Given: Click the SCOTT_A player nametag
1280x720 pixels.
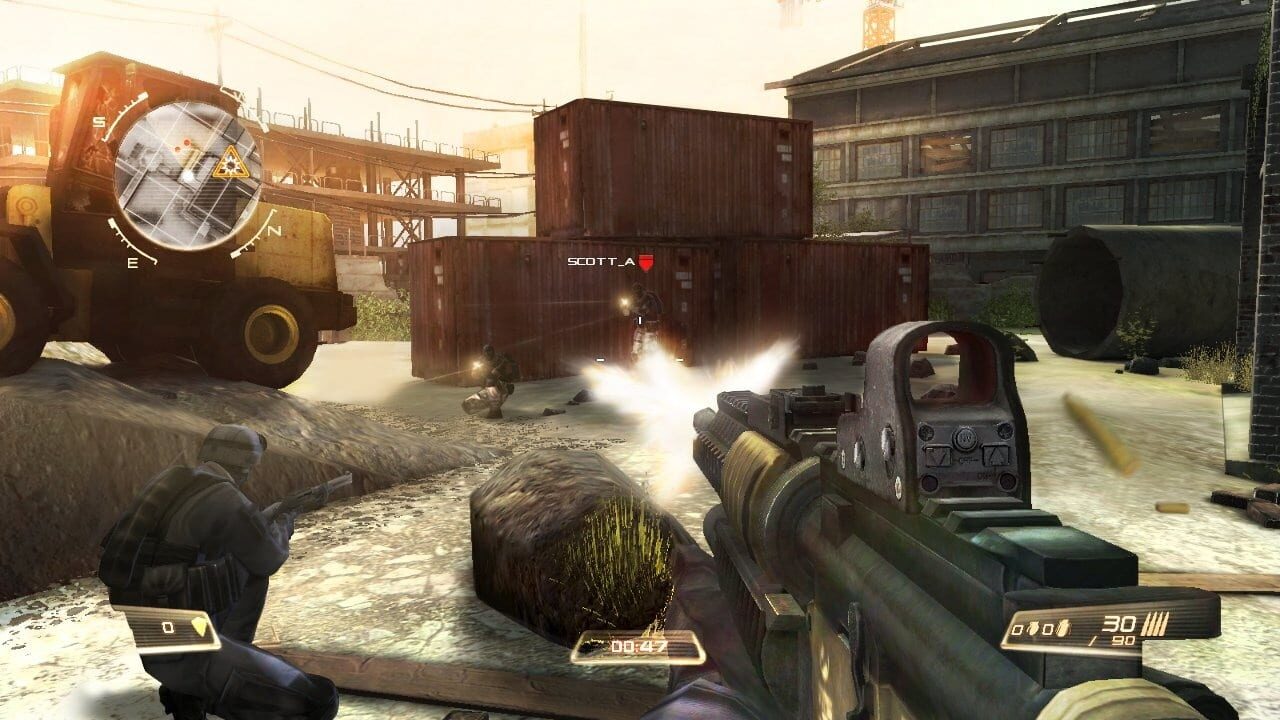Looking at the screenshot, I should pyautogui.click(x=601, y=260).
